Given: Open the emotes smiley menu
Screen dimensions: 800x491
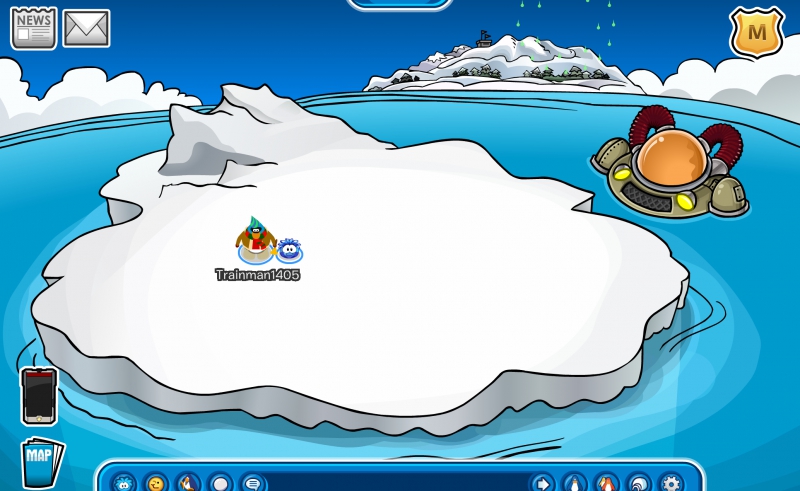Looking at the screenshot, I should tap(156, 483).
